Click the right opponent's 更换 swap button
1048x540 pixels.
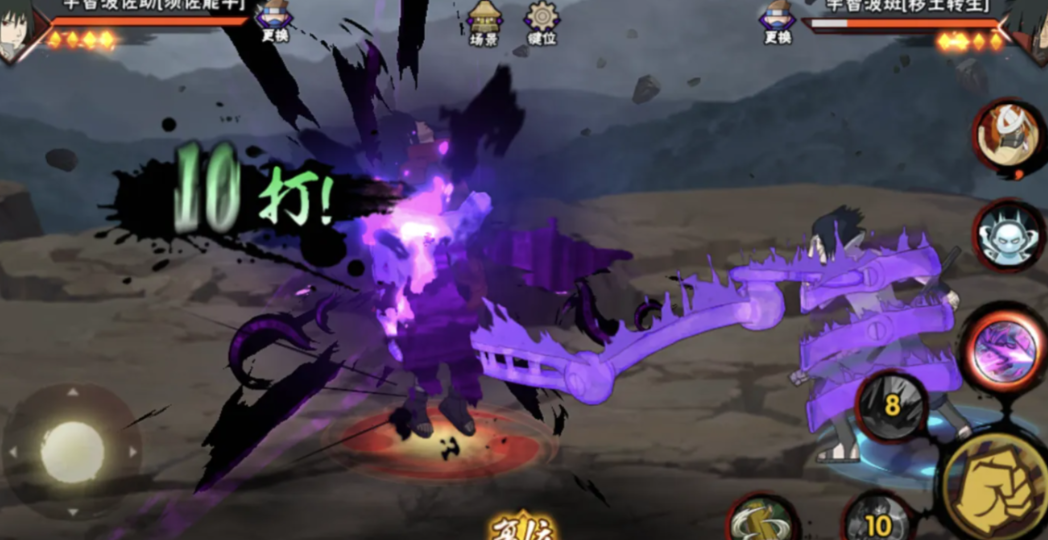pos(777,22)
